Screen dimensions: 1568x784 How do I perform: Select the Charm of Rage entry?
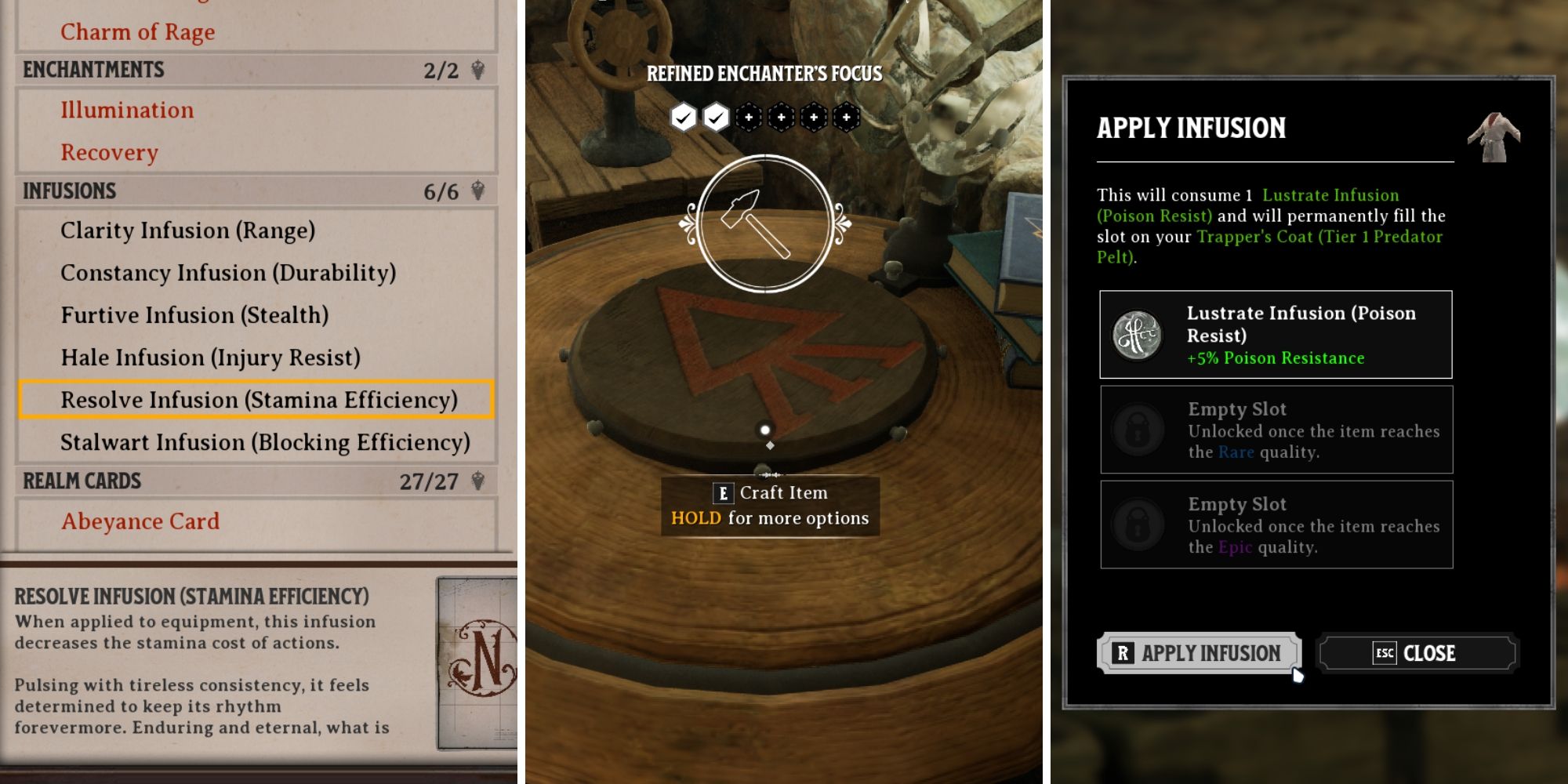pyautogui.click(x=138, y=32)
